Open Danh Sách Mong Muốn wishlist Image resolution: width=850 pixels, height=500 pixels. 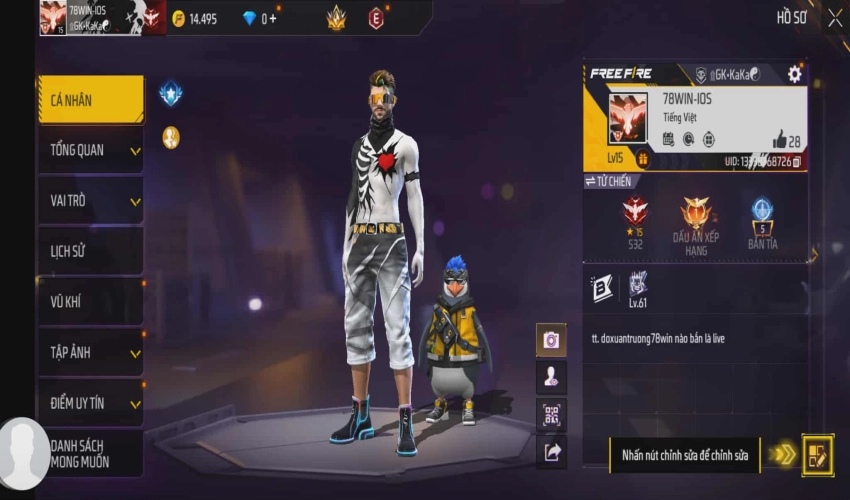click(x=92, y=453)
